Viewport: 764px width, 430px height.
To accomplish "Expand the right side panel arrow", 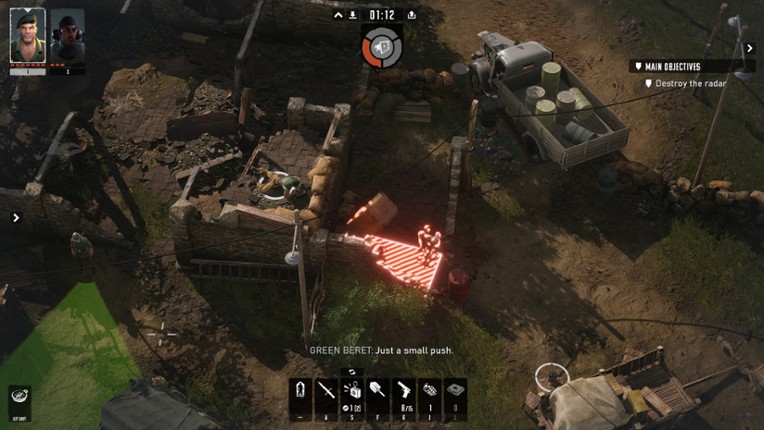I will [750, 46].
